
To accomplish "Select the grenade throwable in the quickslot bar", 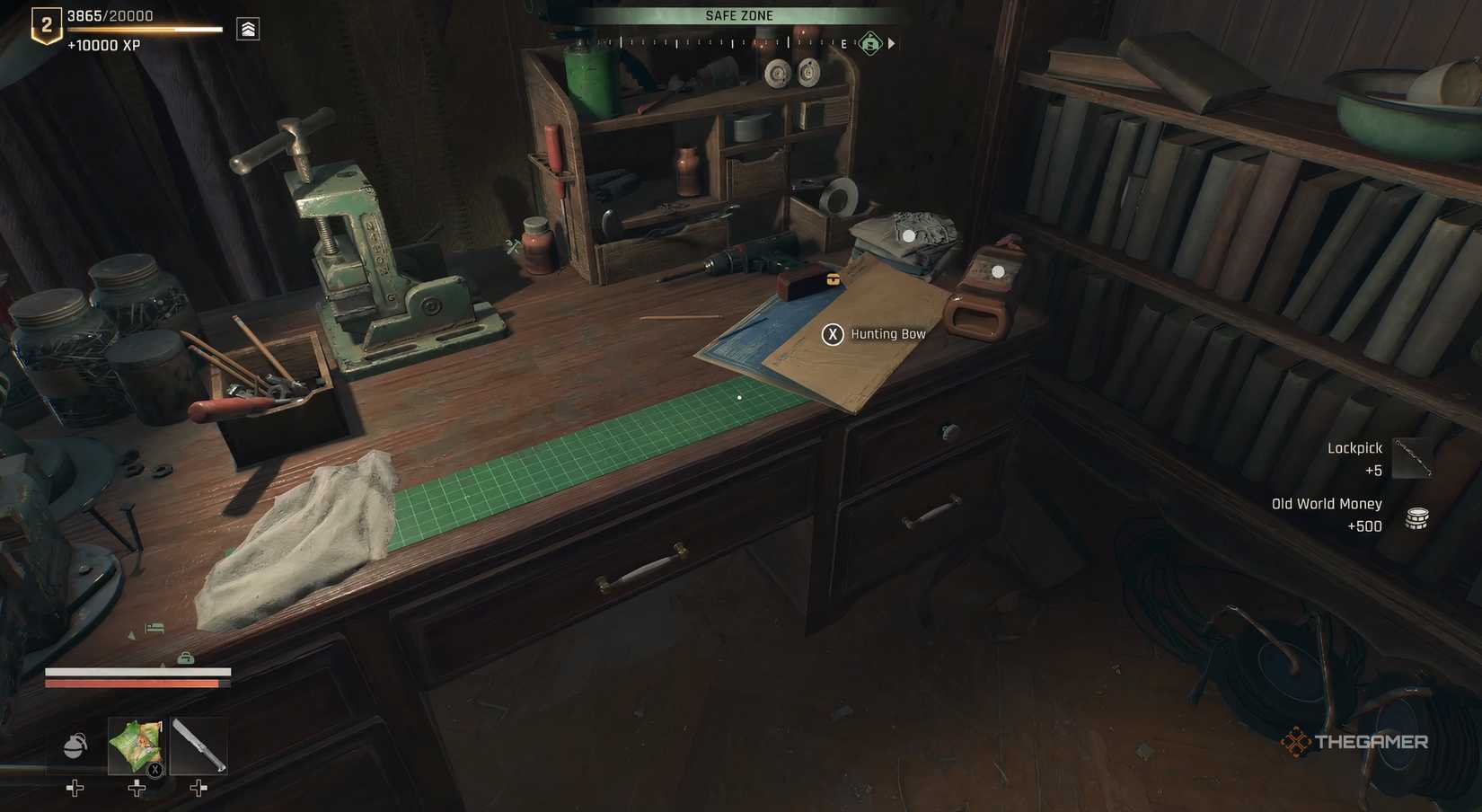I will tap(74, 745).
